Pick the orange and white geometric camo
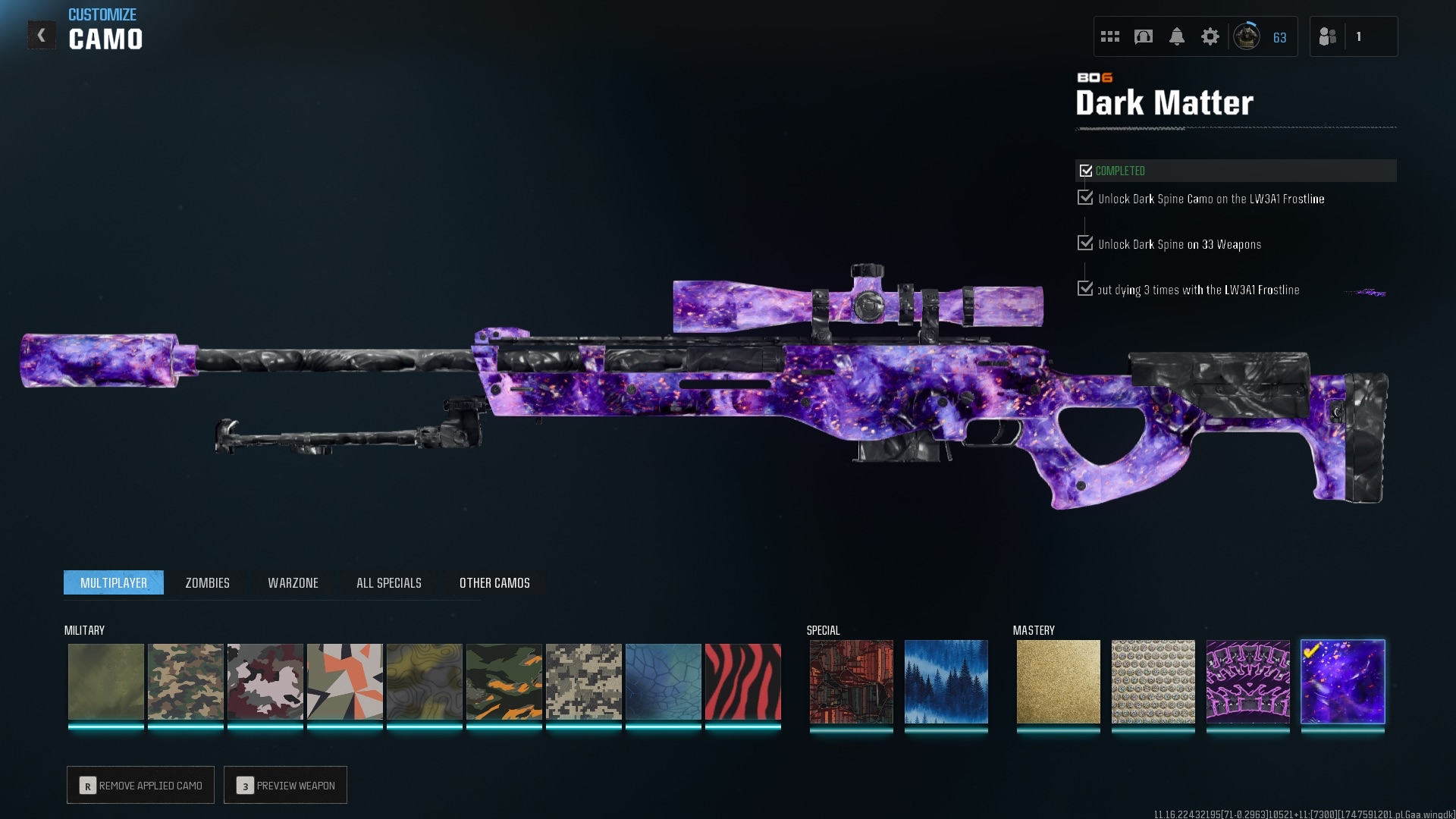 (x=344, y=682)
